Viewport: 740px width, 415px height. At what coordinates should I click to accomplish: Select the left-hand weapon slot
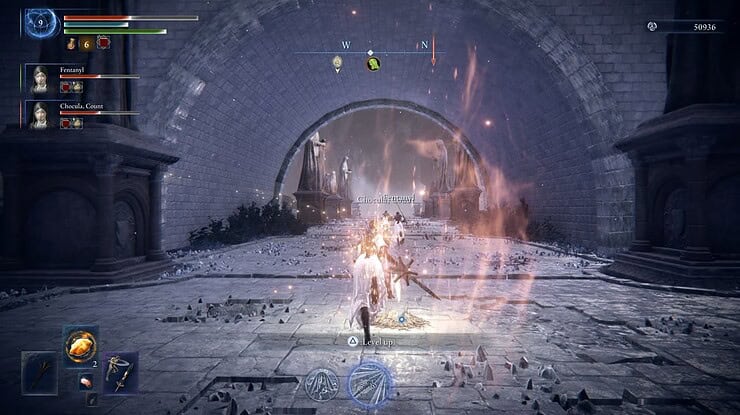click(x=40, y=373)
